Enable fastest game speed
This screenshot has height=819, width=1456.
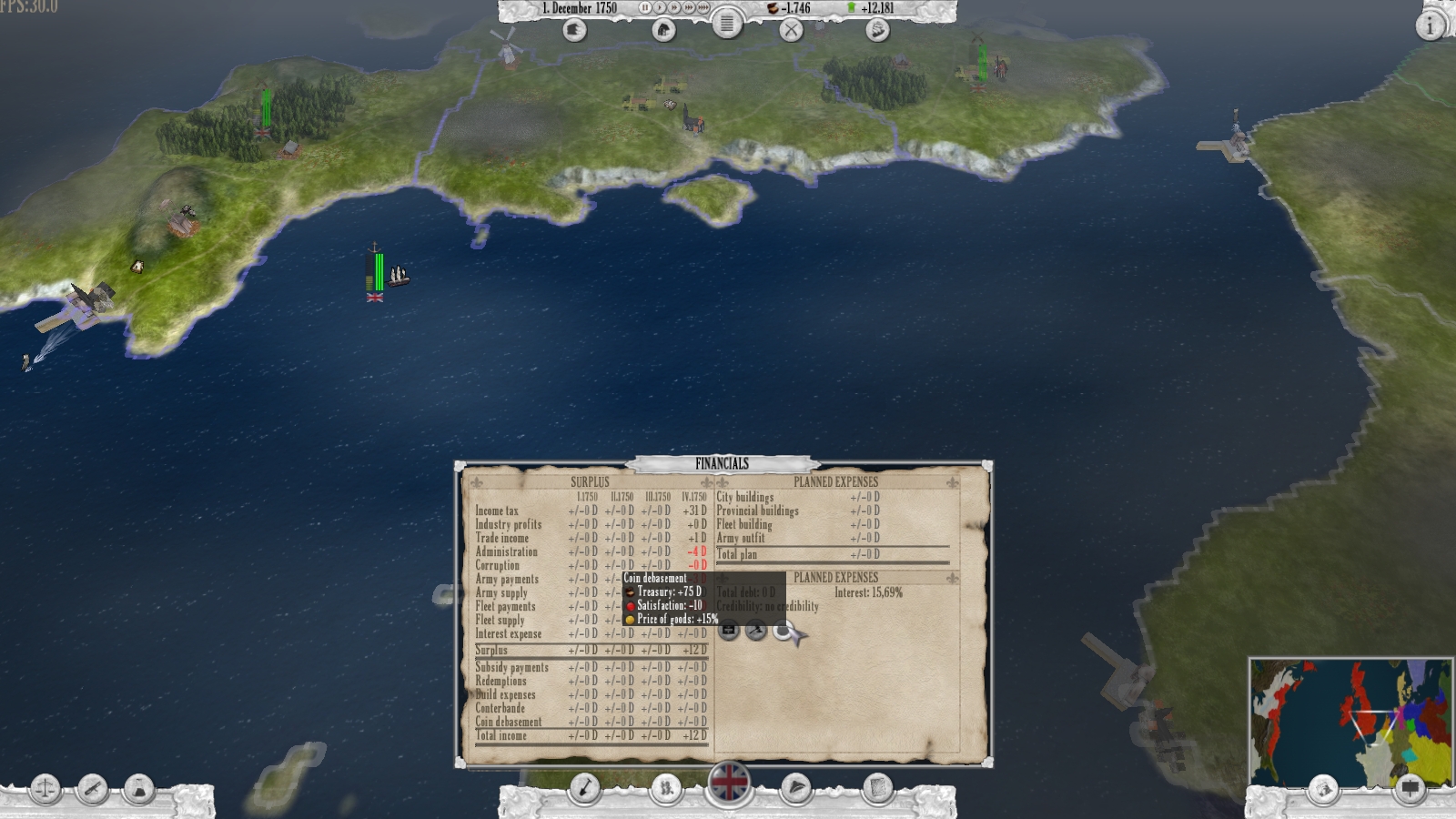point(703,8)
